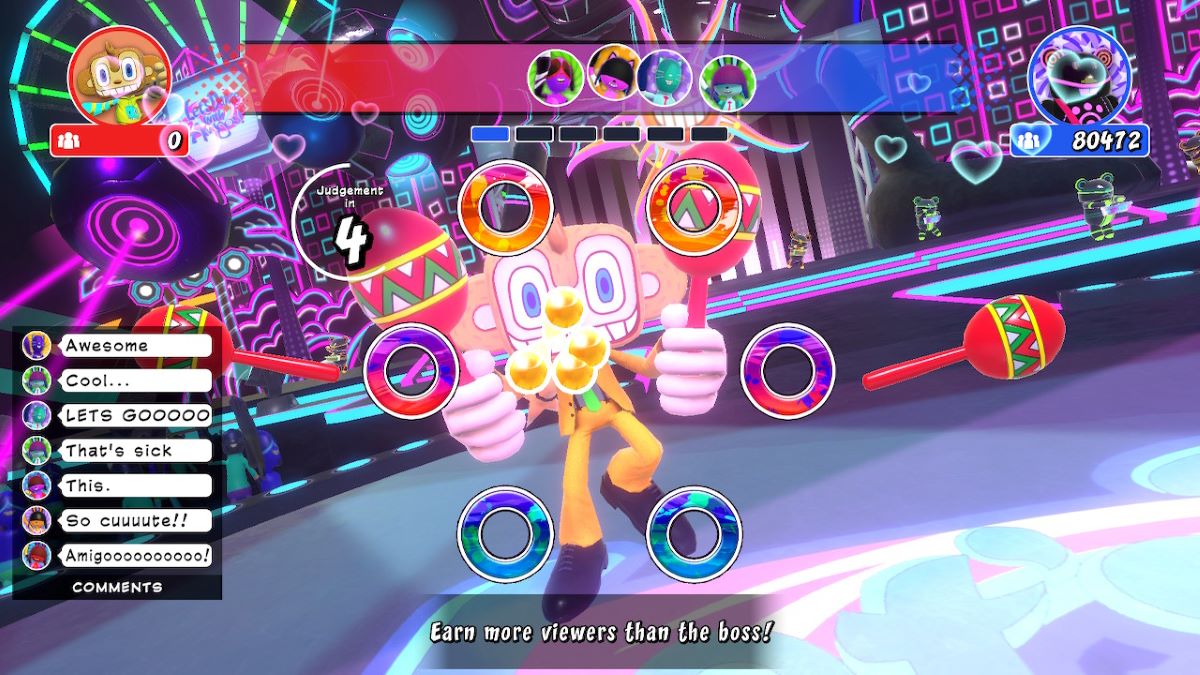Select the purple-faced viewer icon with sunglasses

[556, 76]
